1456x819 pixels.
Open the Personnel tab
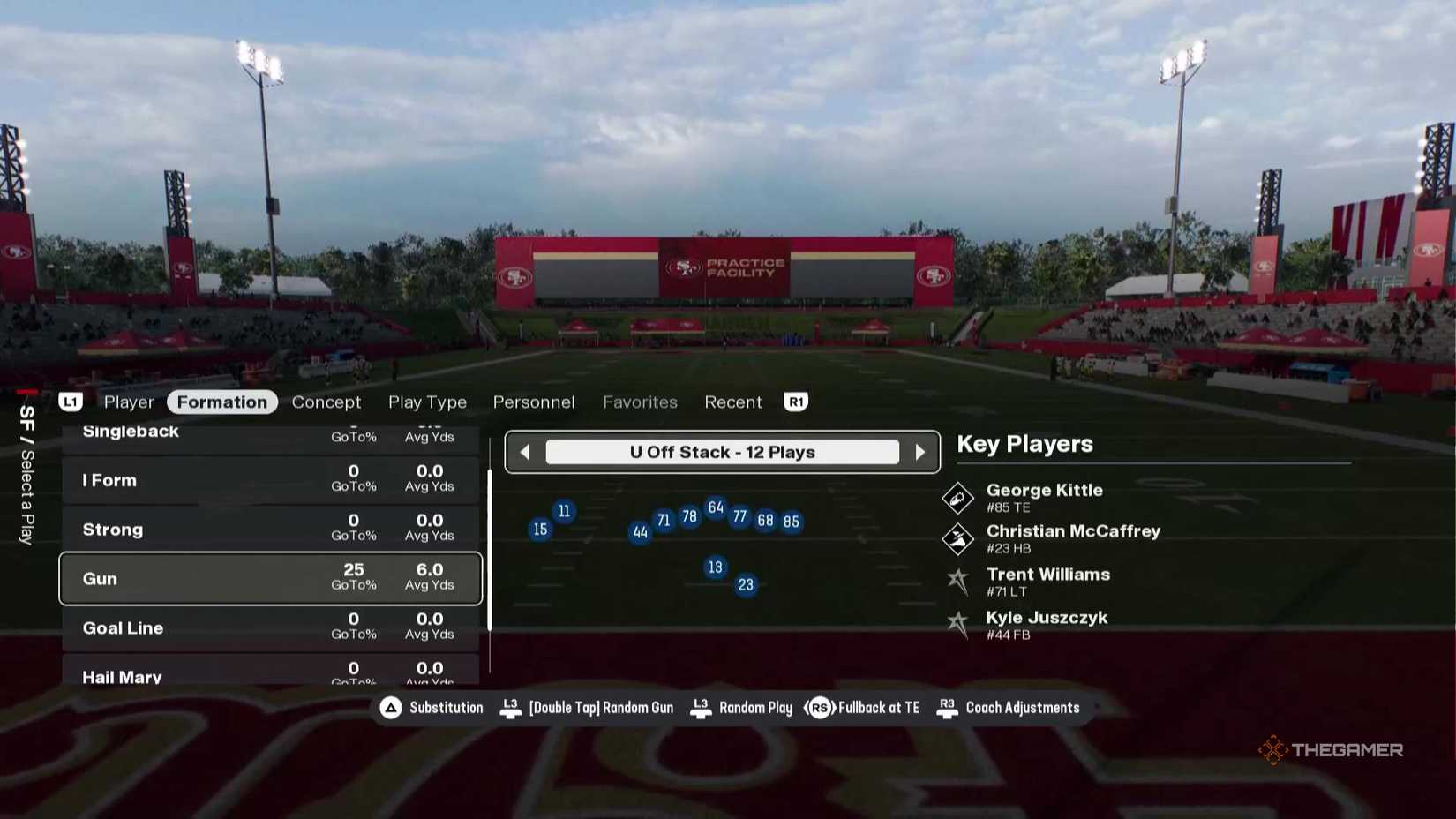pos(533,402)
